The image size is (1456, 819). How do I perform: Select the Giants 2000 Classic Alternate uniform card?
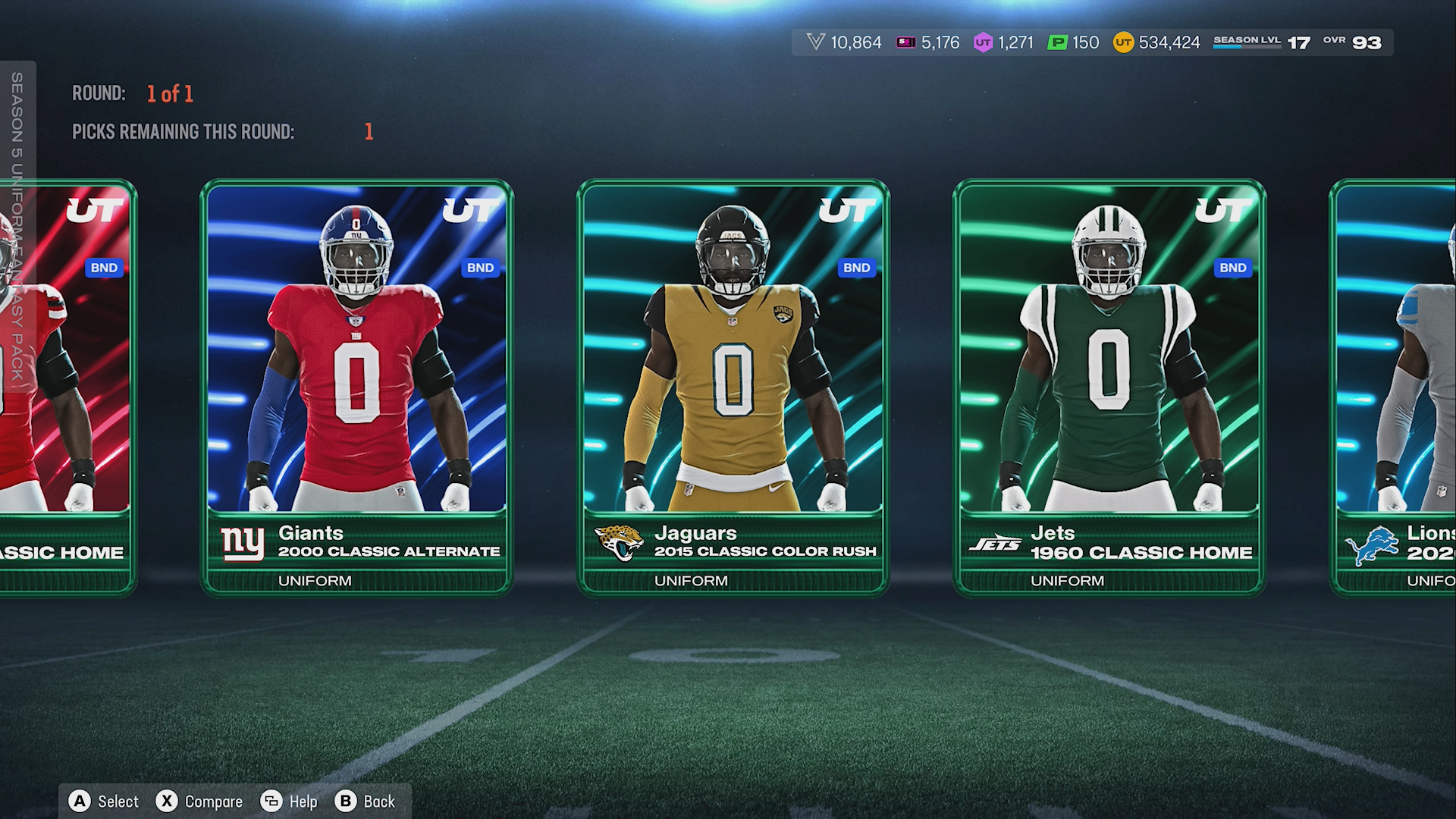click(x=356, y=387)
